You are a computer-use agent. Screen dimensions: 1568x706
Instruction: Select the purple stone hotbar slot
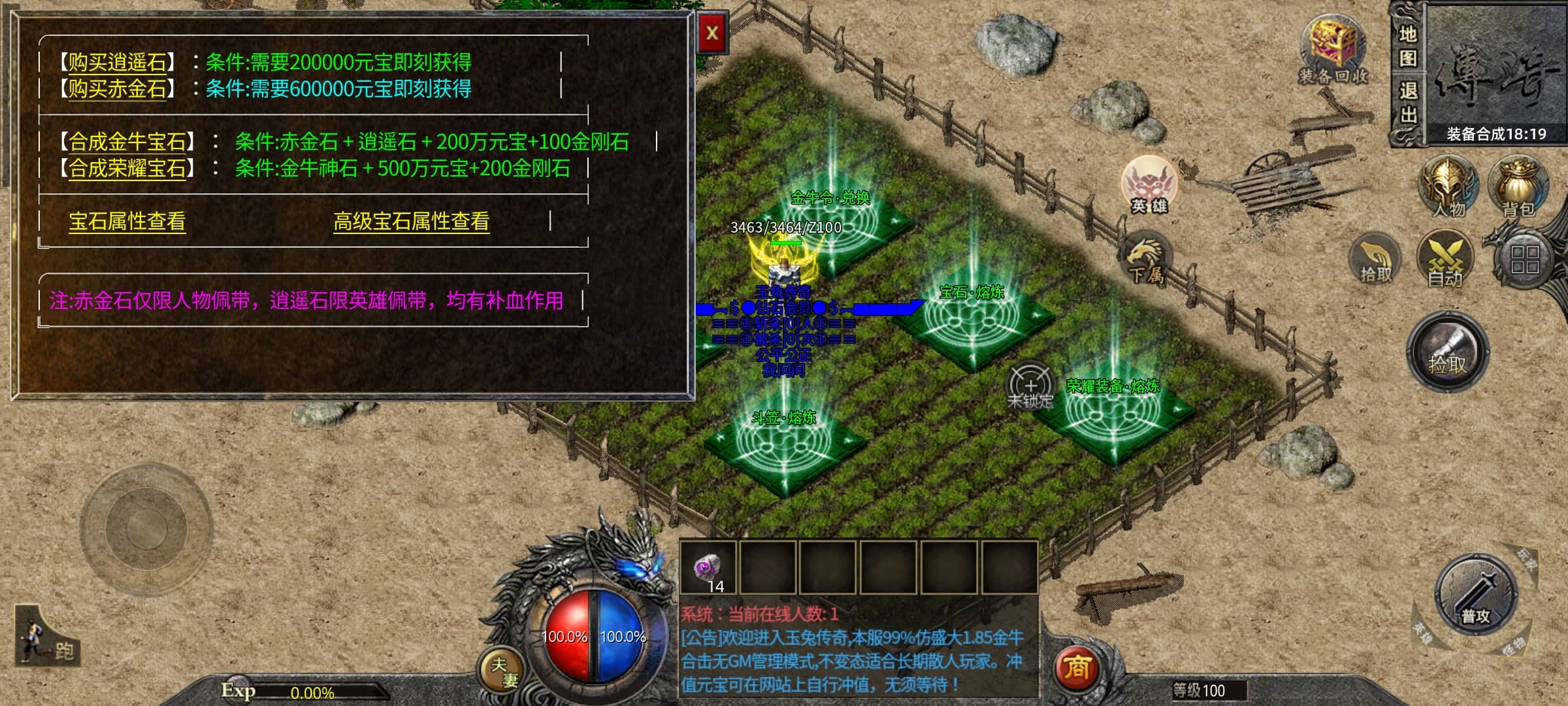tap(708, 567)
